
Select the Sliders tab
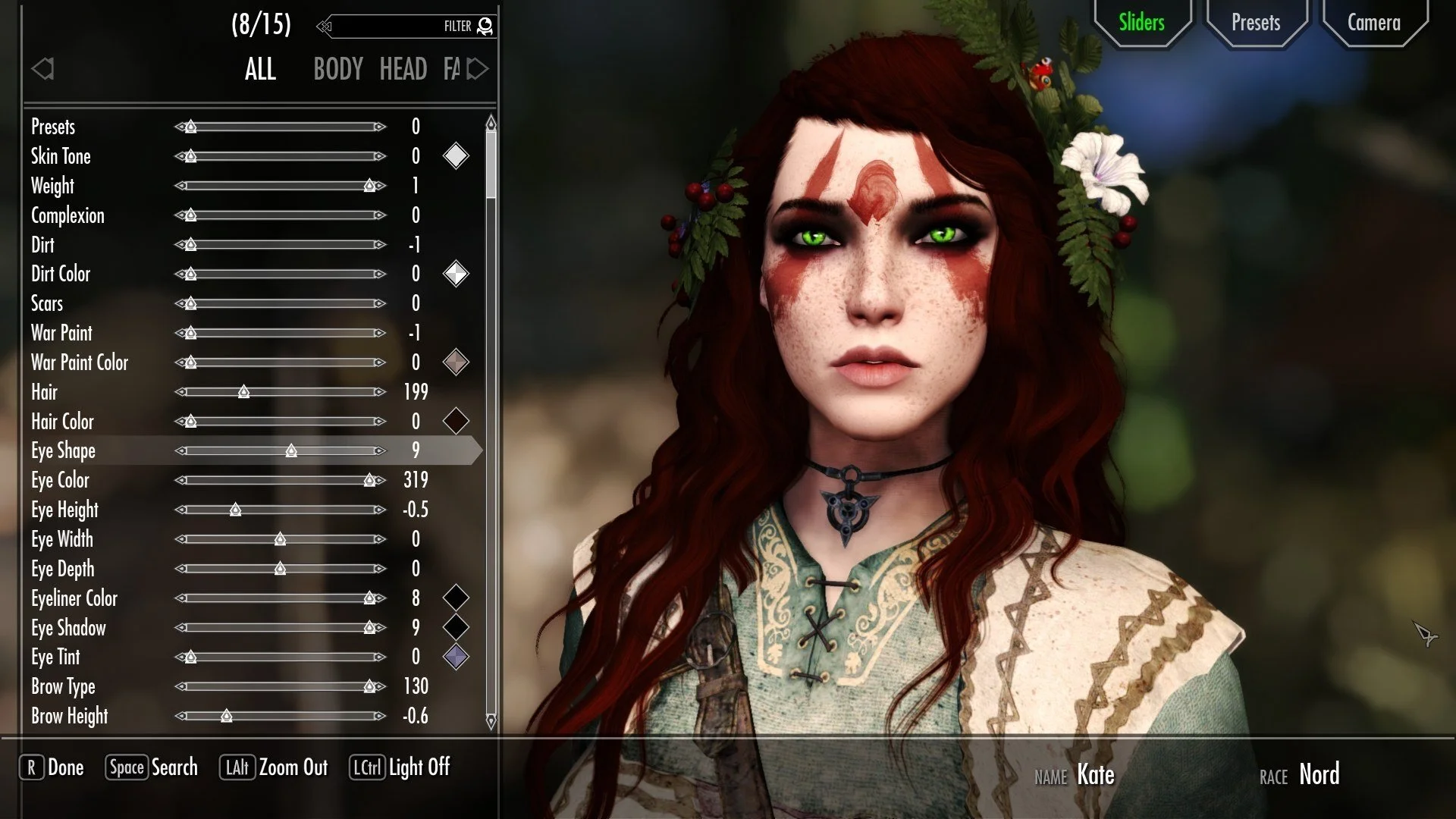tap(1141, 23)
